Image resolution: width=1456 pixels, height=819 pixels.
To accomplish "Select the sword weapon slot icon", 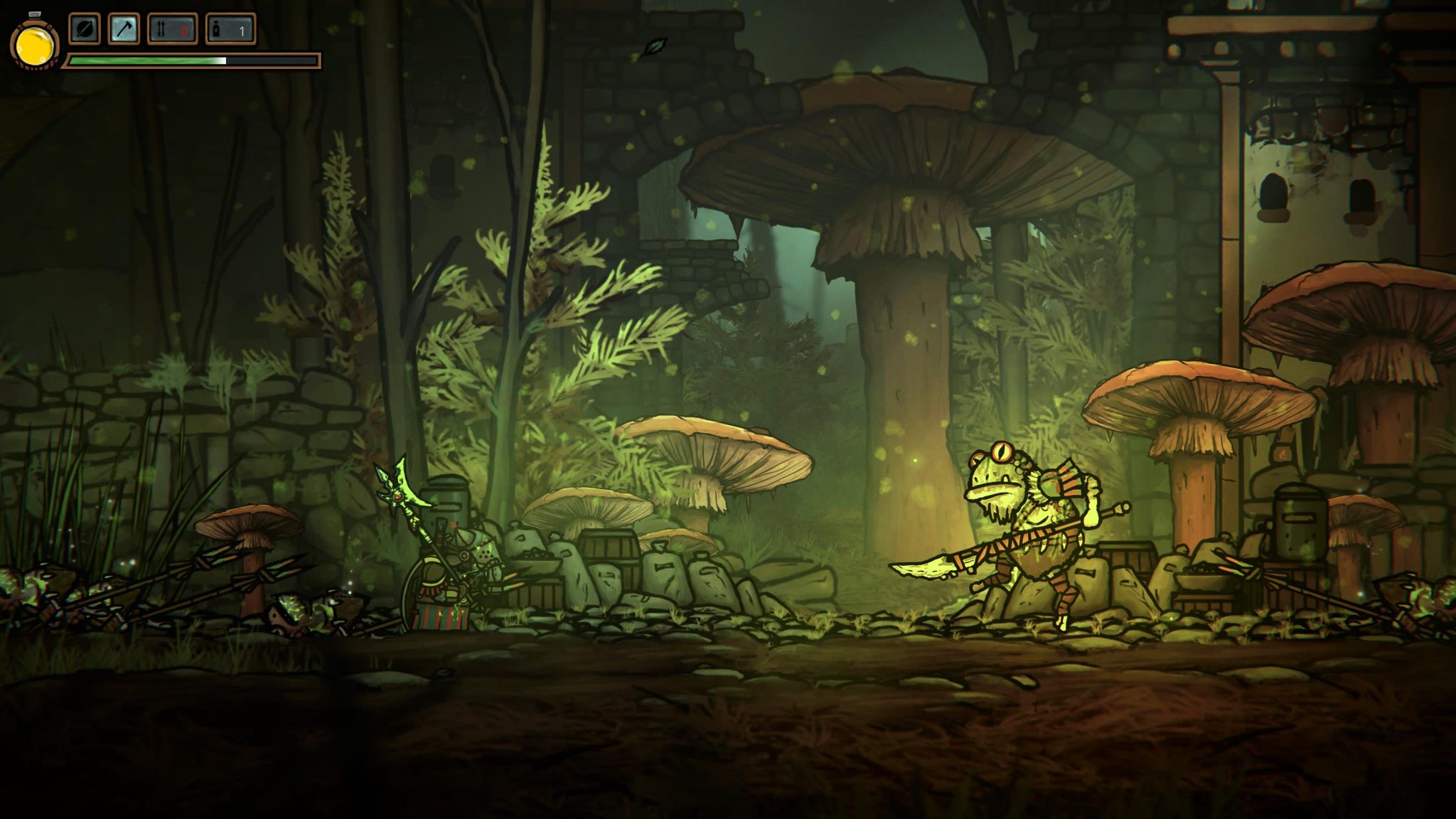I will tap(83, 28).
